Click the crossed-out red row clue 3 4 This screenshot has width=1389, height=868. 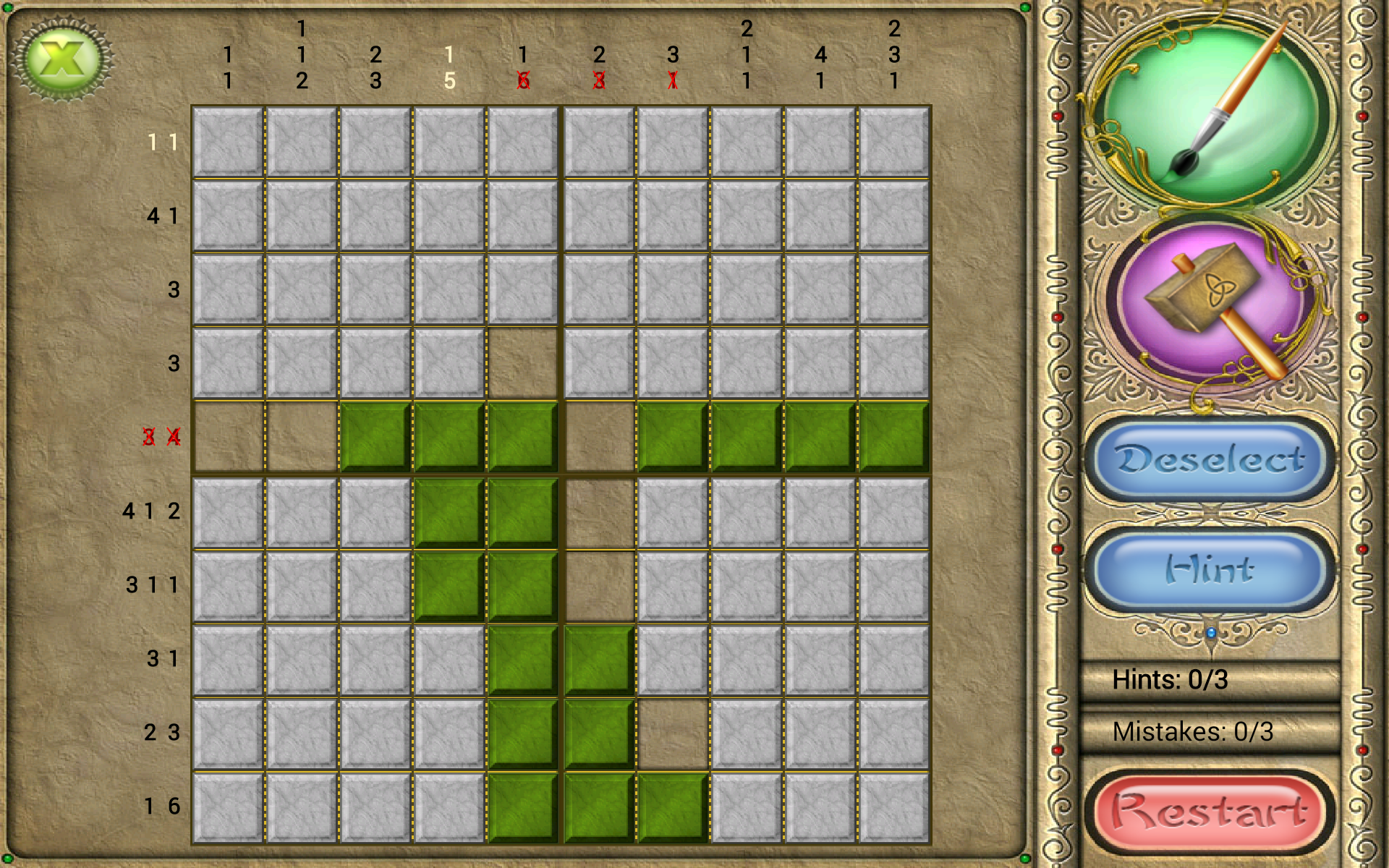[161, 437]
